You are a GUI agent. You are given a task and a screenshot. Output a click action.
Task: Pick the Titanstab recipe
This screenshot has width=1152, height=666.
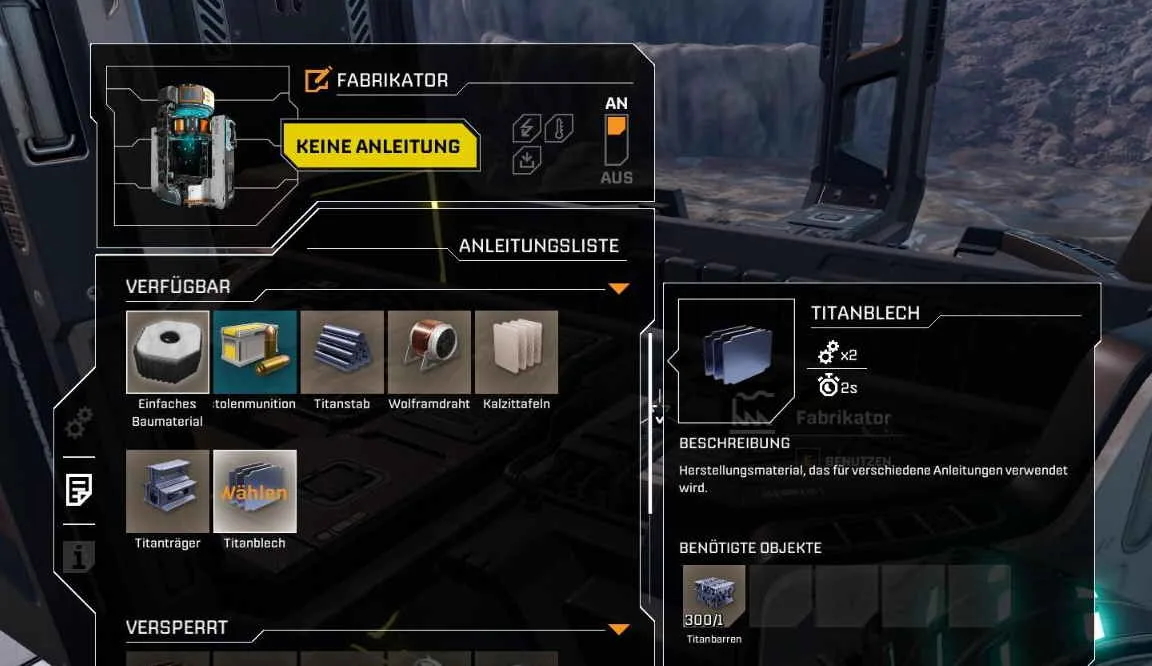(x=342, y=351)
